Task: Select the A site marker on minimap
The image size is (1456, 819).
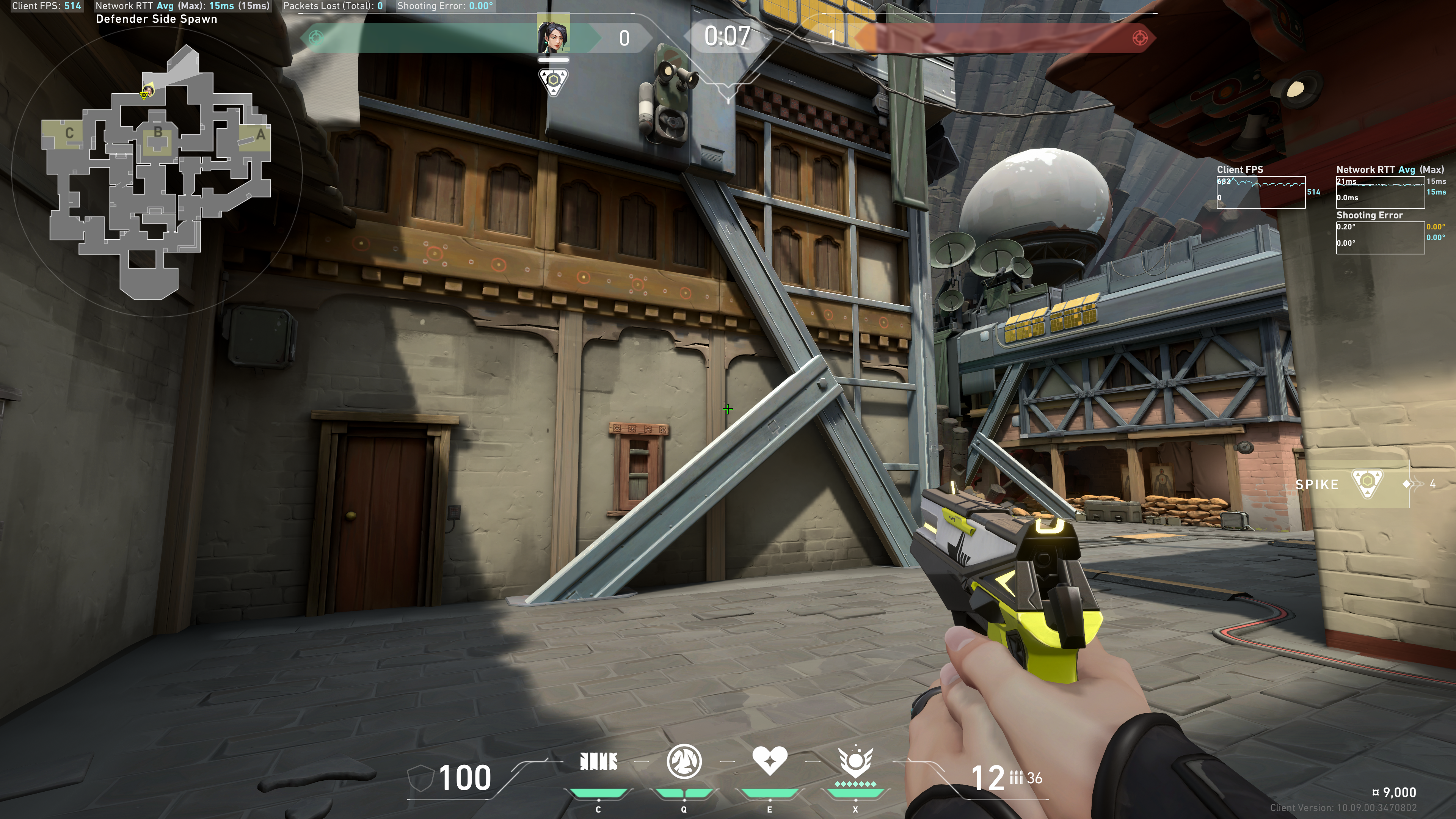Action: pyautogui.click(x=260, y=135)
